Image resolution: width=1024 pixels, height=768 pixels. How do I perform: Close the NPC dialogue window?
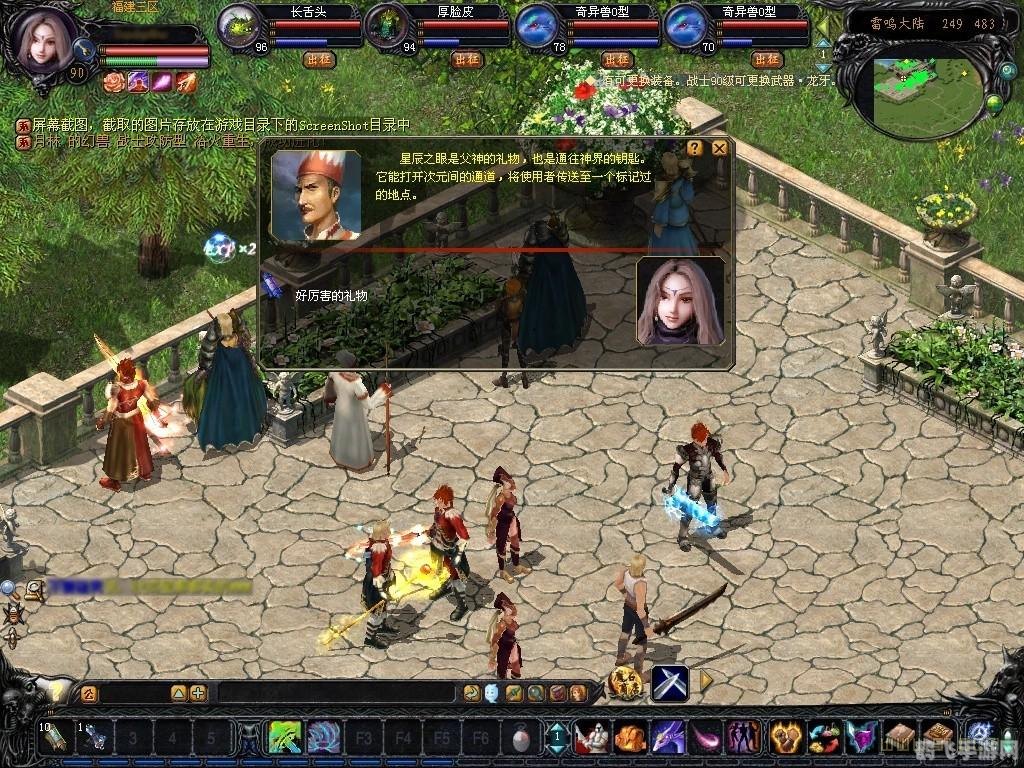[x=719, y=148]
